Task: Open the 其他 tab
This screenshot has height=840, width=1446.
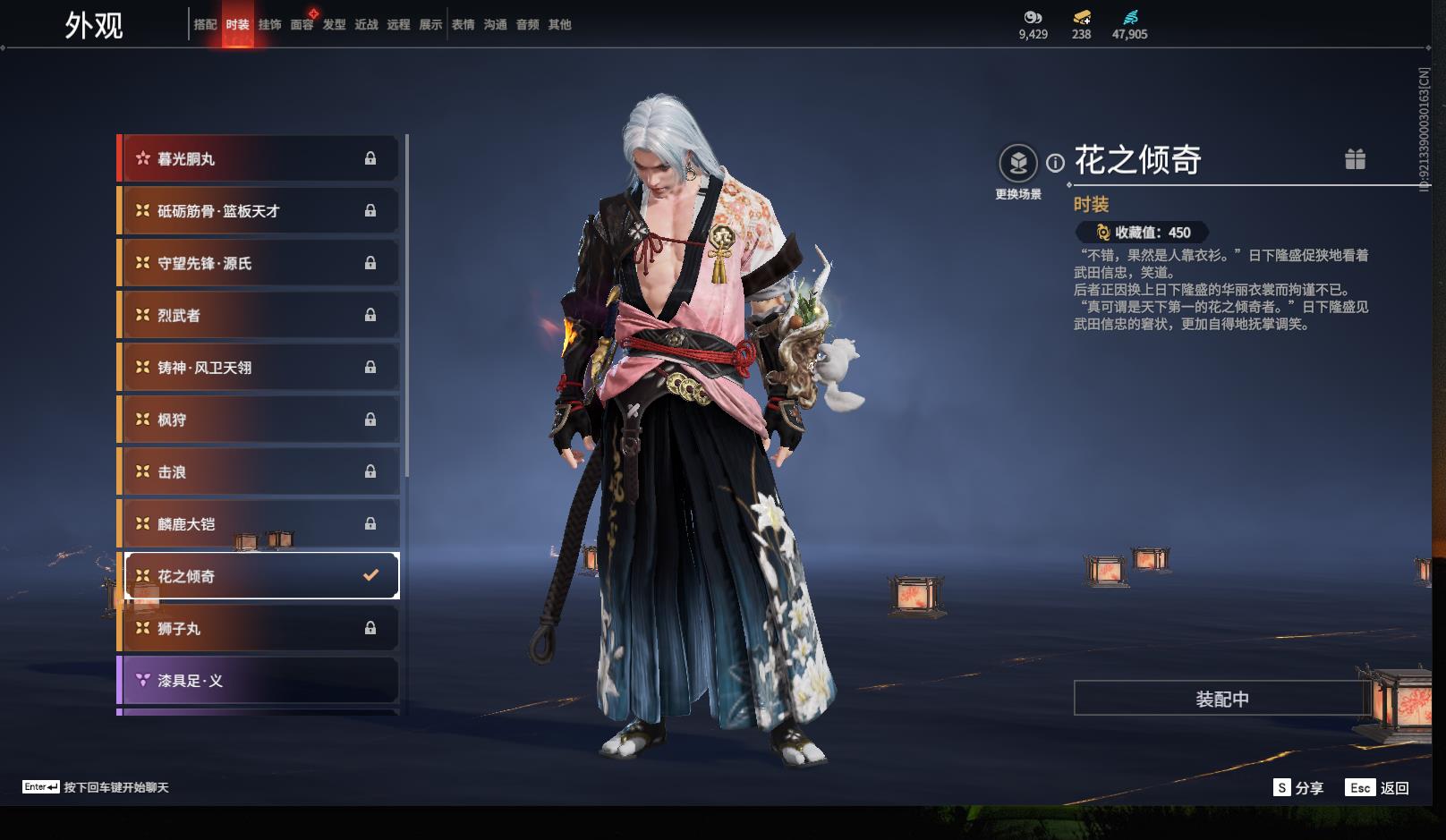Action: tap(559, 25)
